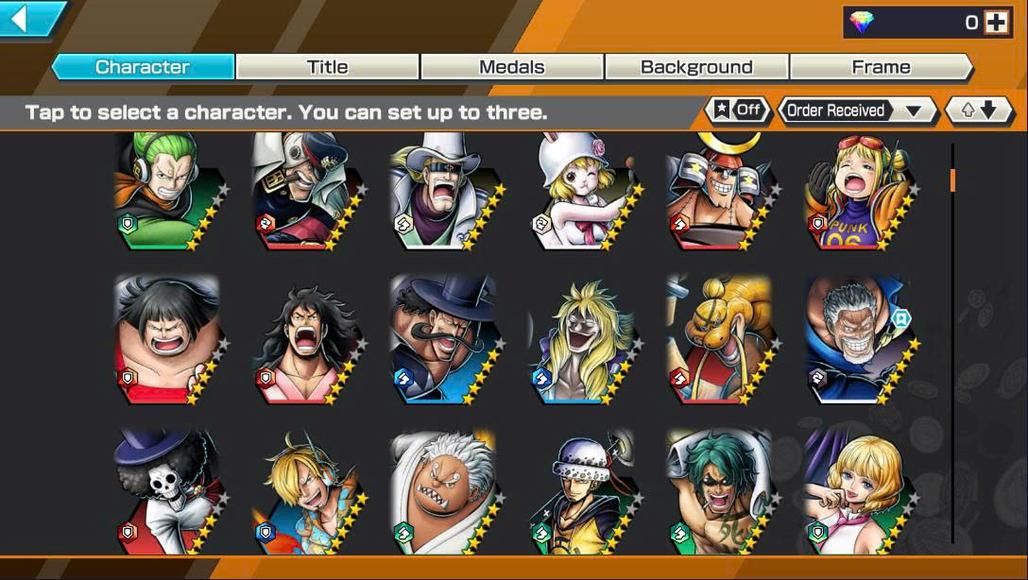Add more rainbow diamonds with plus button
1028x580 pixels.
point(996,22)
